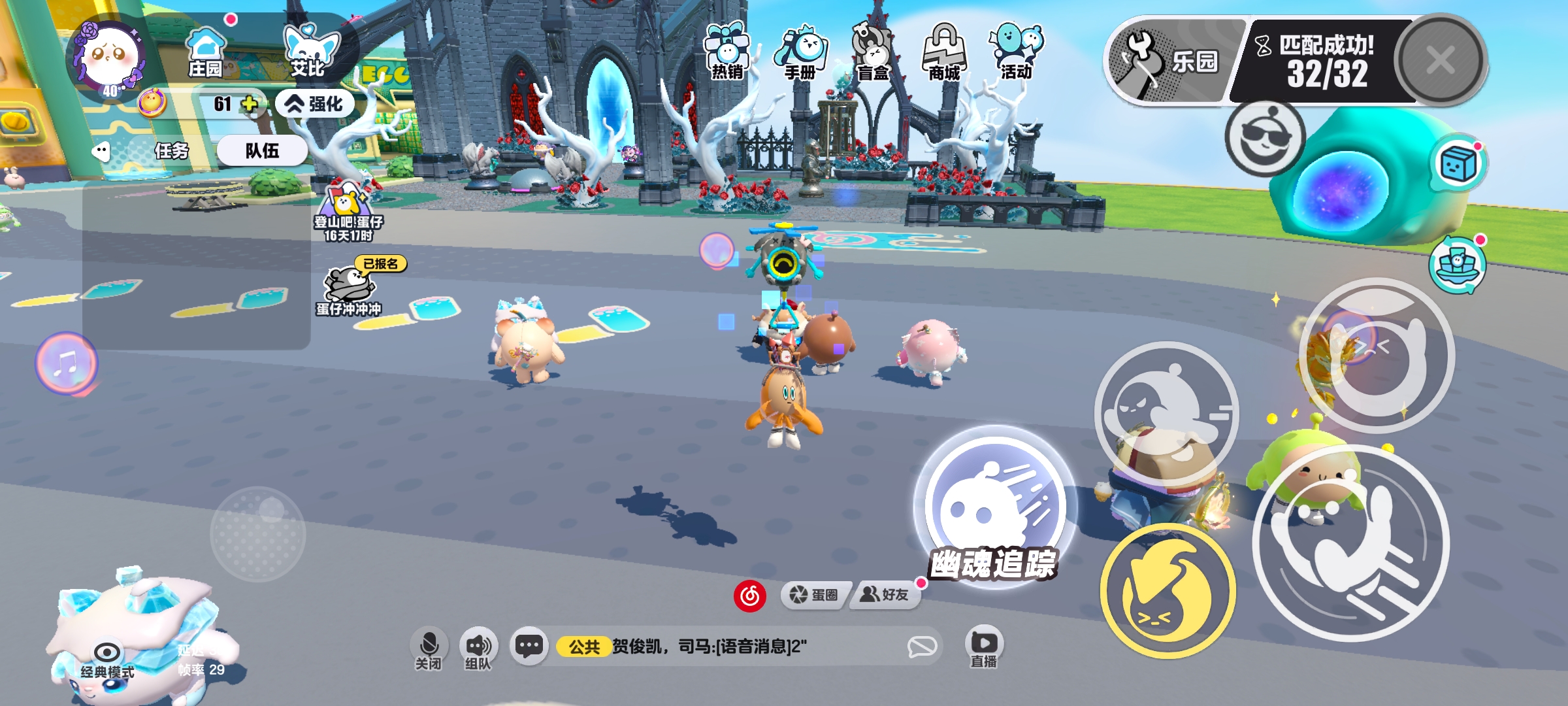Click the pink music note button
The width and height of the screenshot is (1568, 706).
click(66, 363)
